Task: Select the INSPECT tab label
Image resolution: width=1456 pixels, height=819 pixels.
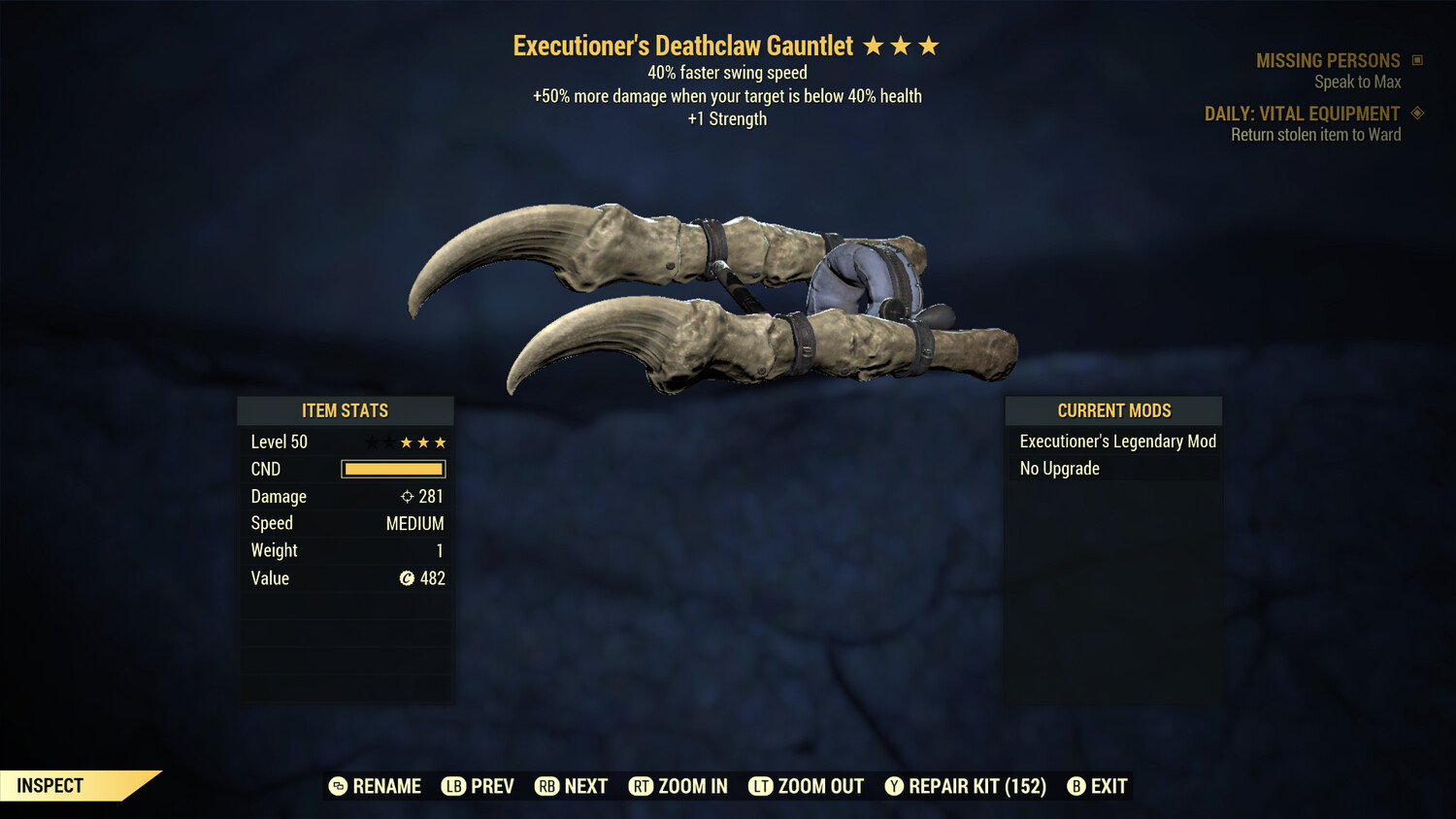Action: pos(49,785)
